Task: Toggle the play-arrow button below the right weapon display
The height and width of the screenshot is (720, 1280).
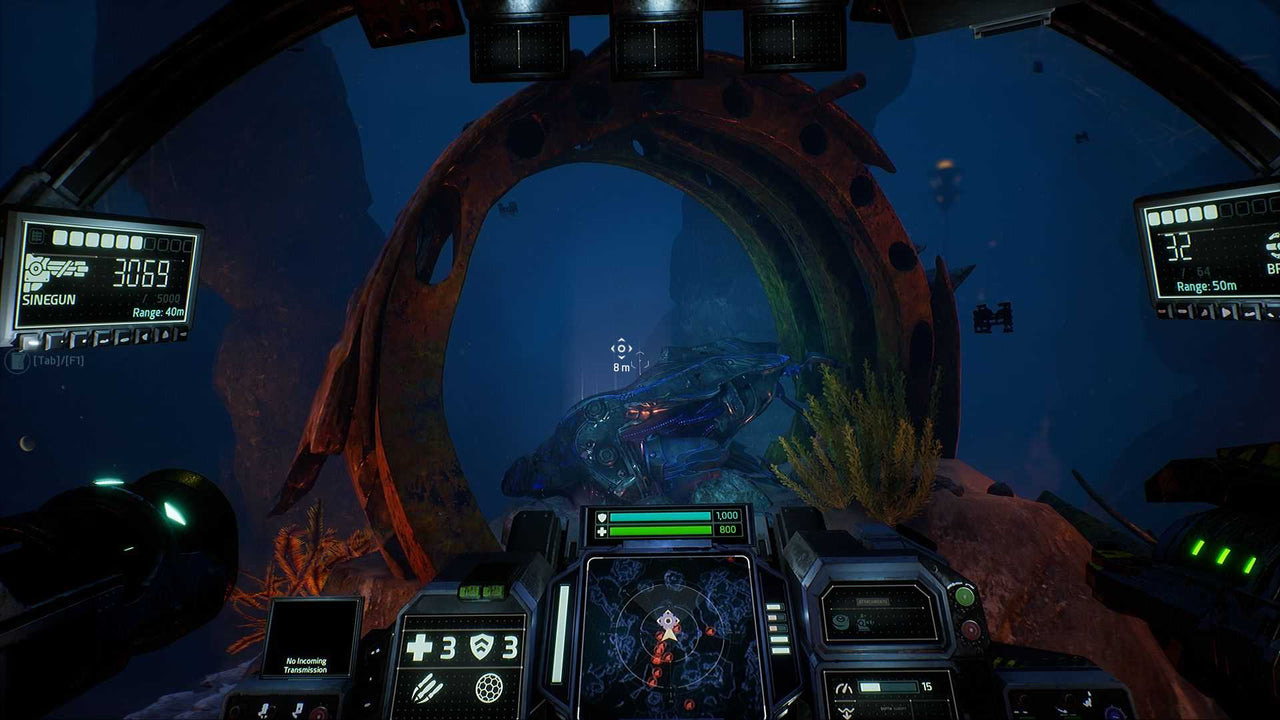Action: [1227, 312]
